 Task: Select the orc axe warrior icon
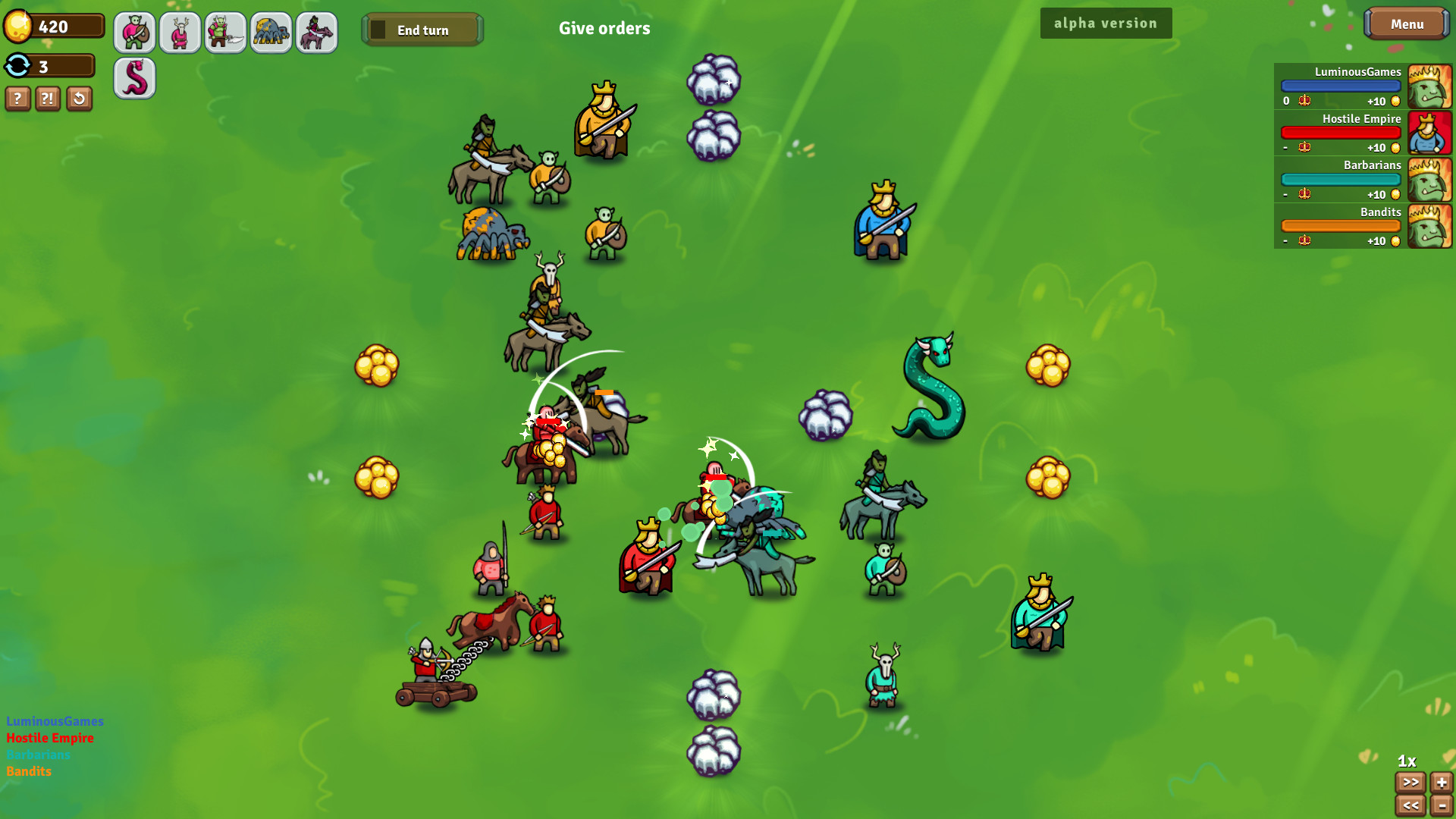(x=225, y=33)
